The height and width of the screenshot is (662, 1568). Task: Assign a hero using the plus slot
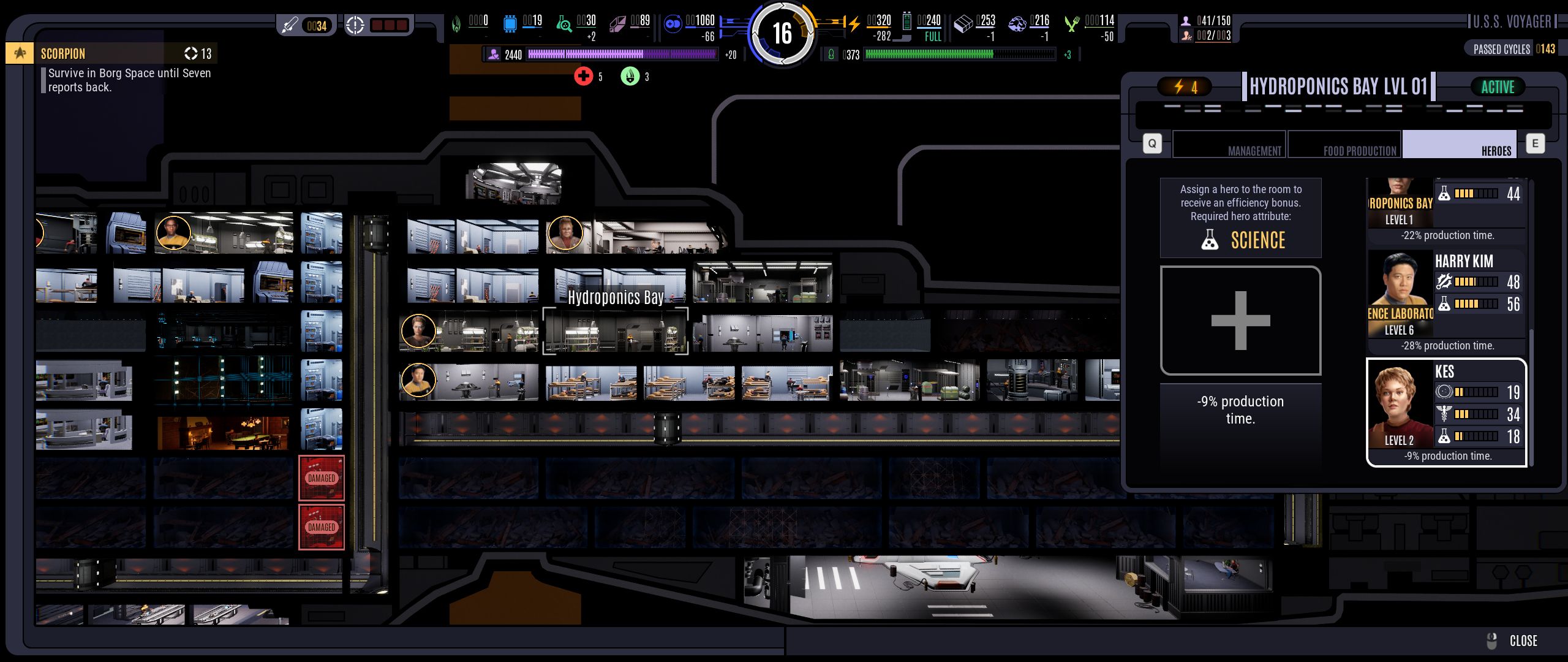pyautogui.click(x=1240, y=320)
